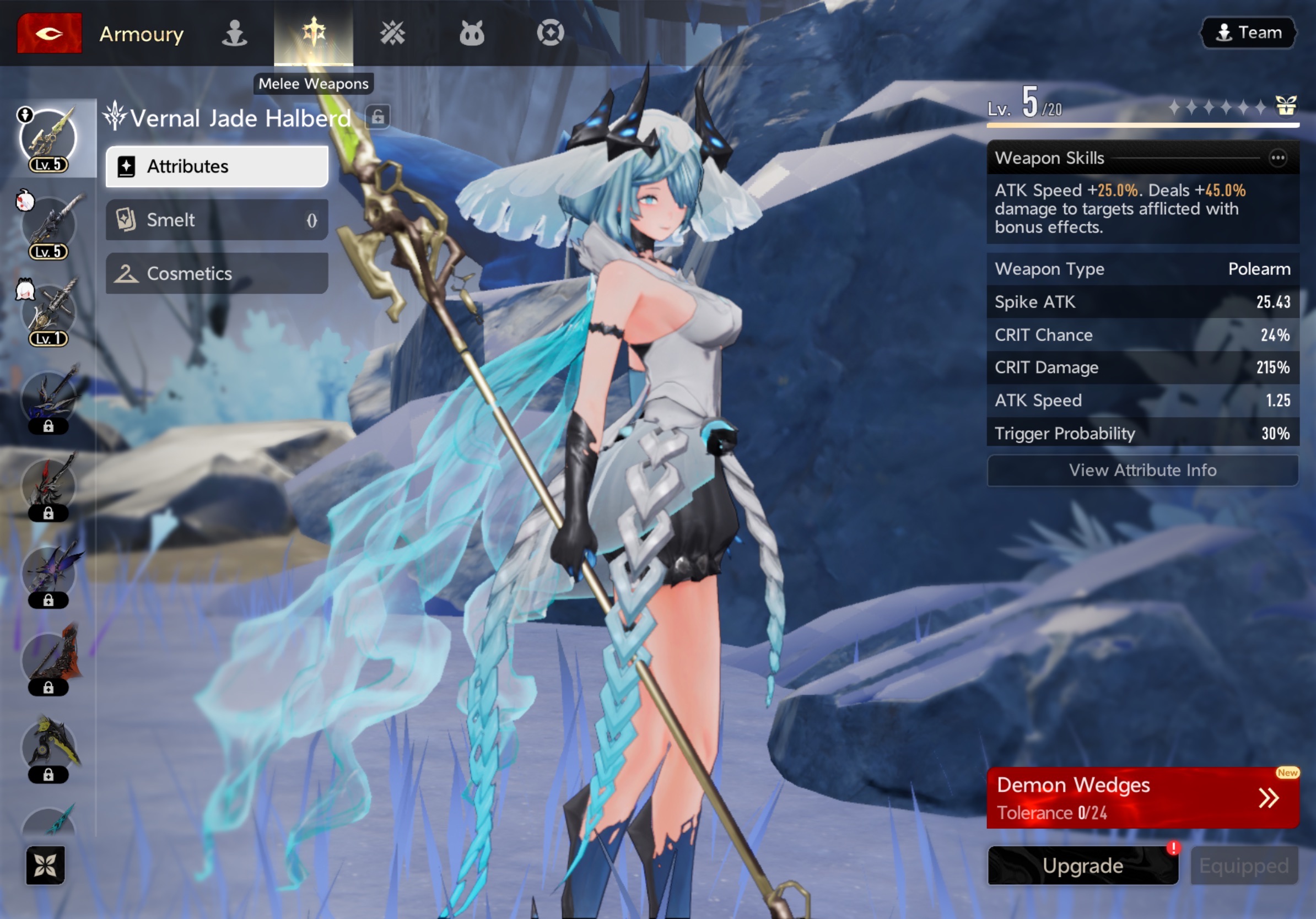Open the Team button
This screenshot has width=1316, height=919.
(1248, 33)
